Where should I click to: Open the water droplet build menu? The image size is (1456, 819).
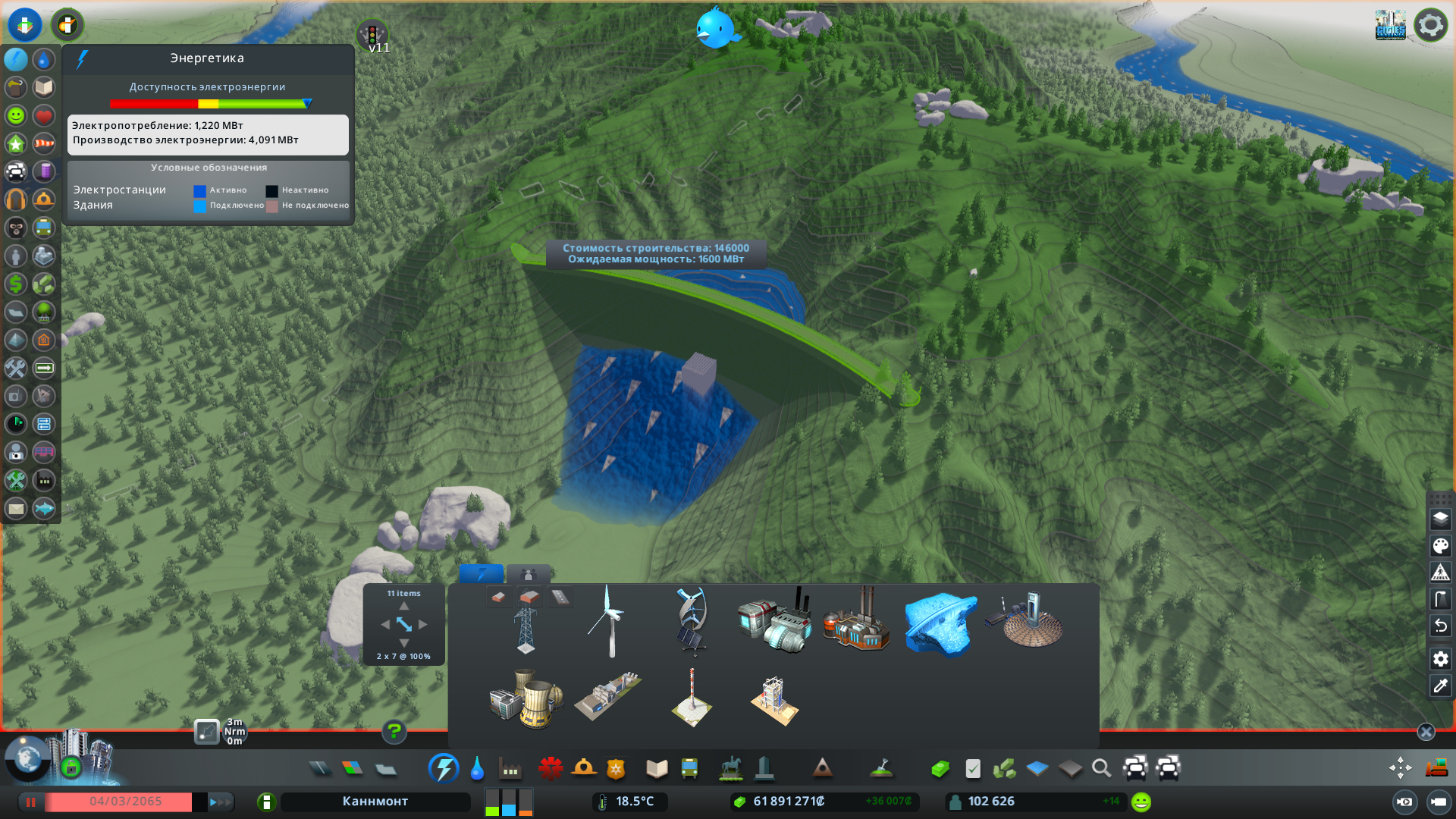click(x=477, y=769)
